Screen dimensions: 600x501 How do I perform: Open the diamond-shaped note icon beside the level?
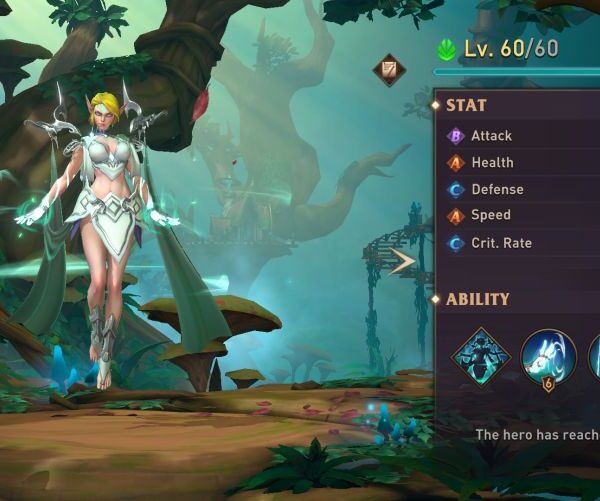[389, 70]
